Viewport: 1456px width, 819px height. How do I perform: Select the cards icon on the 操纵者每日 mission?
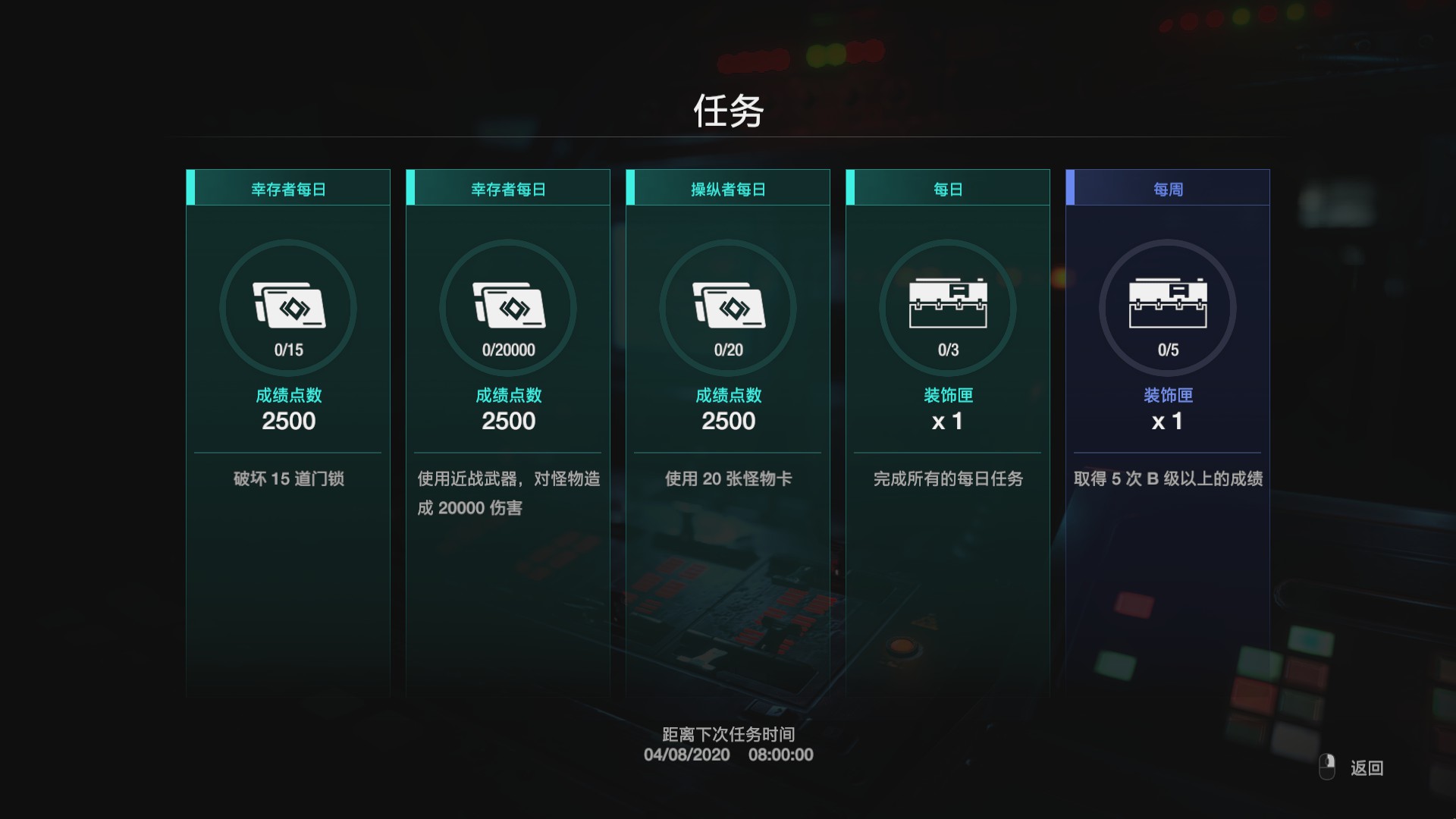[x=727, y=303]
